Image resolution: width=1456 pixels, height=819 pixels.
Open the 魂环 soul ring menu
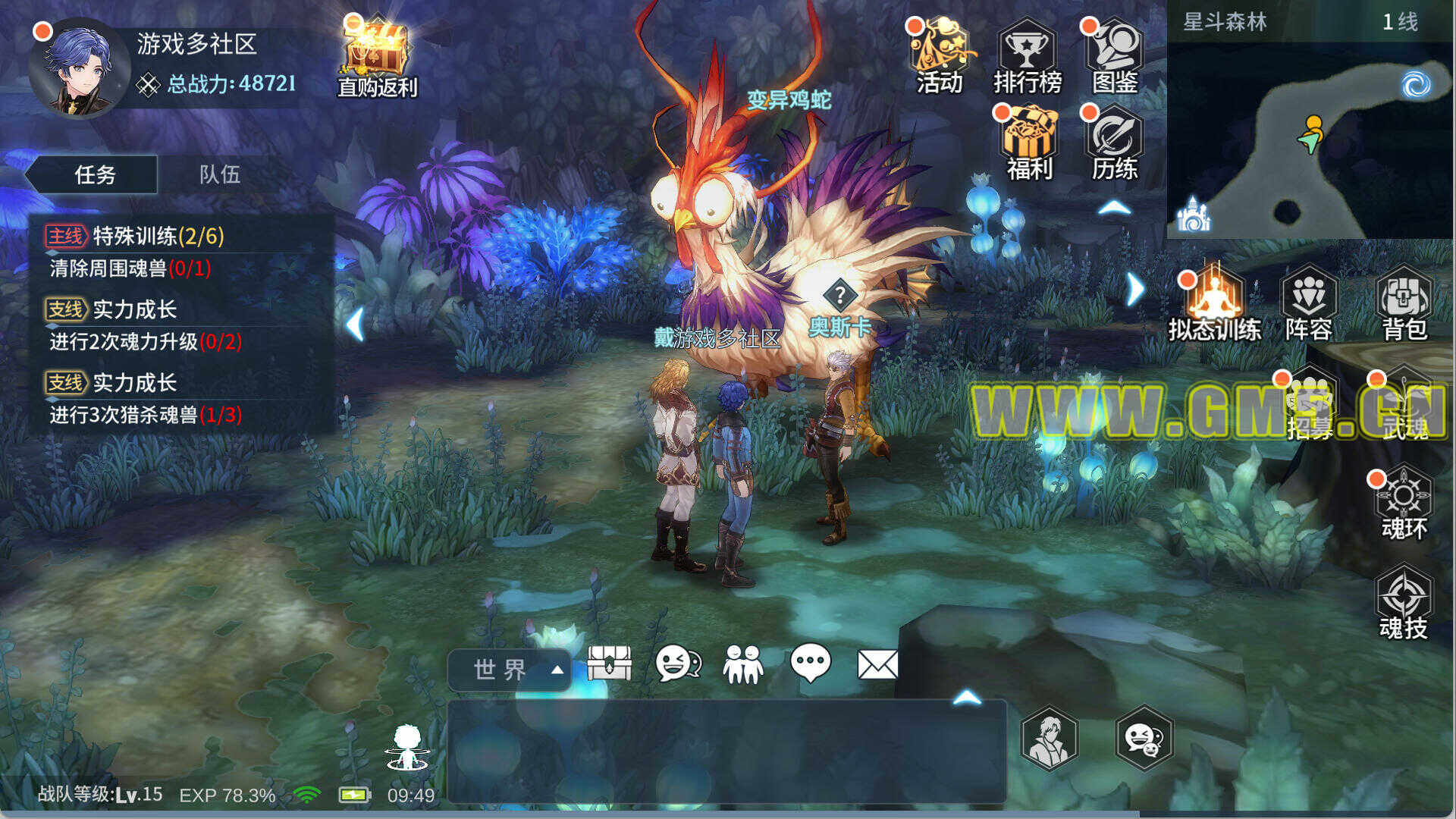(x=1404, y=504)
